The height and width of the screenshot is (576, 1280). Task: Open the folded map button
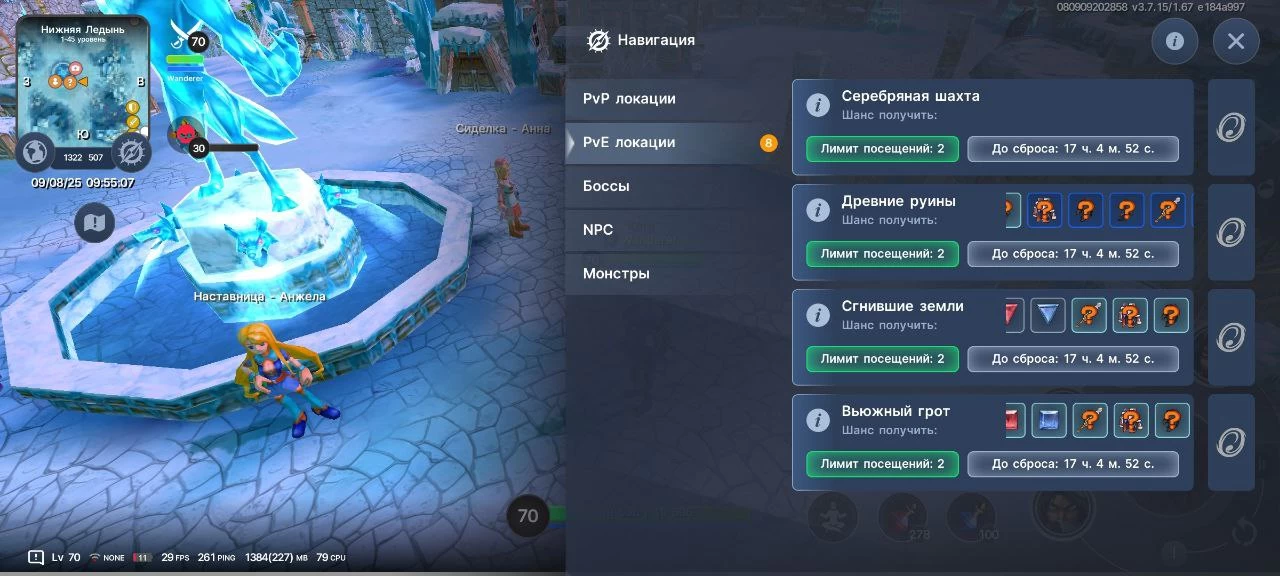[x=95, y=222]
